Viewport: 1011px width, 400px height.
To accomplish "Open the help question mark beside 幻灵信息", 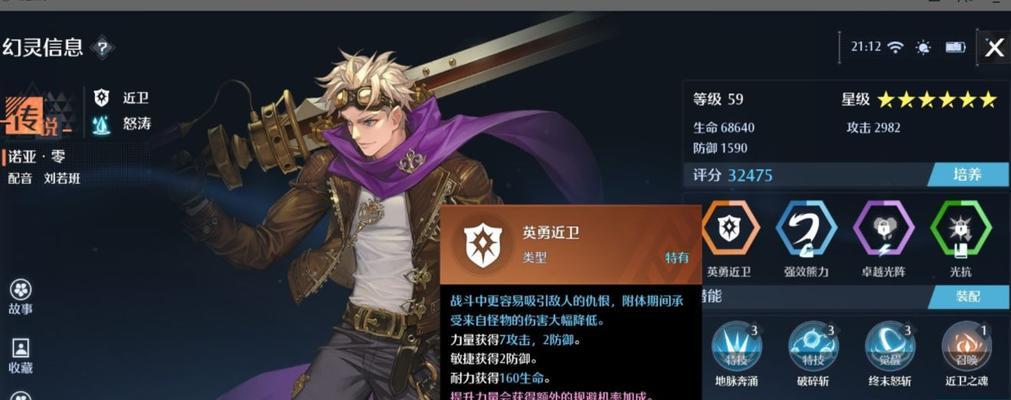I will click(x=101, y=47).
